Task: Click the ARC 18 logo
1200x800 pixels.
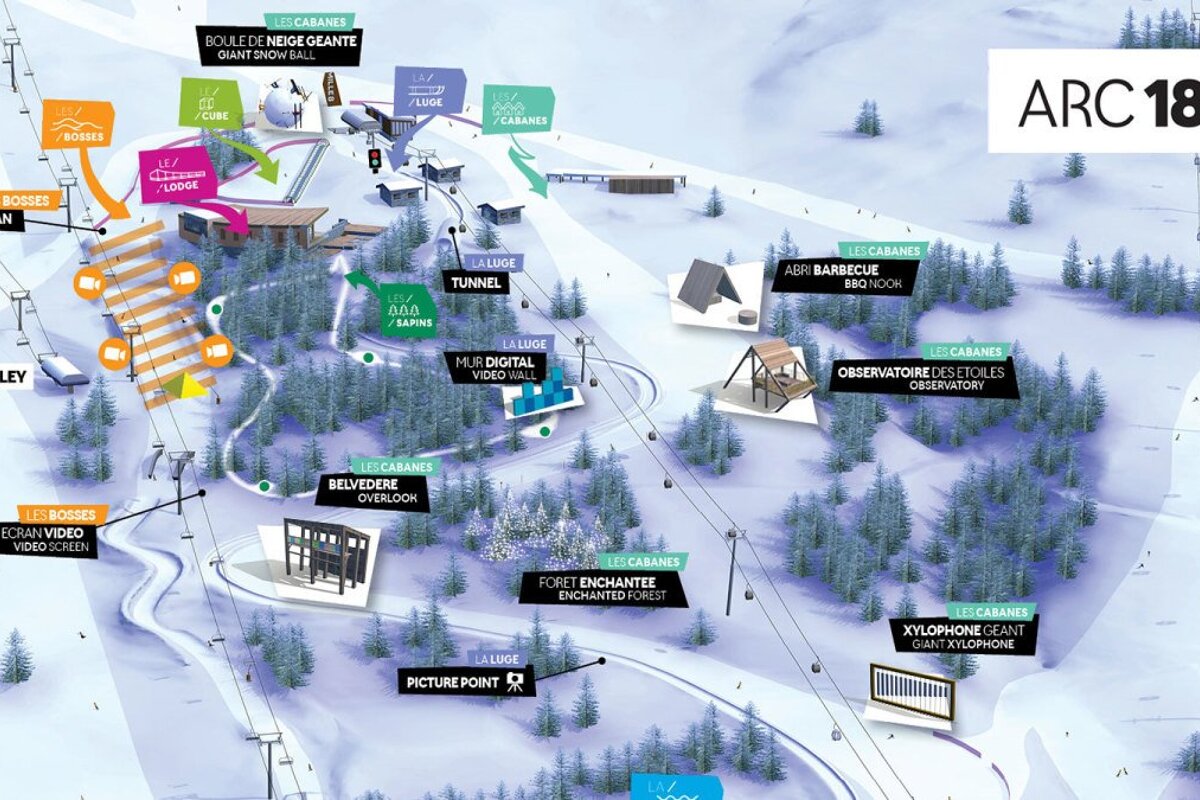Action: (x=1096, y=101)
